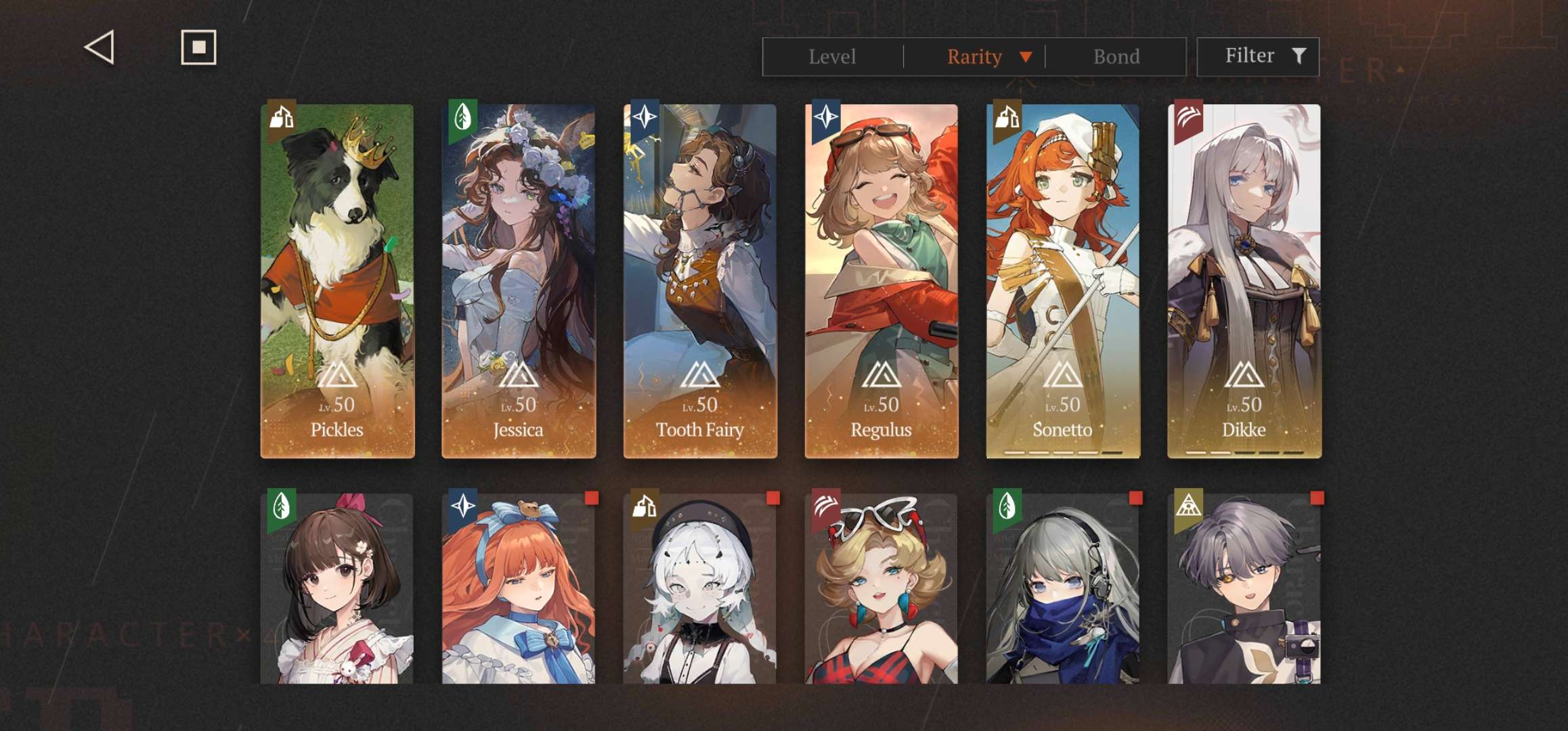Sort characters by Bond
This screenshot has width=1568, height=731.
point(1116,57)
